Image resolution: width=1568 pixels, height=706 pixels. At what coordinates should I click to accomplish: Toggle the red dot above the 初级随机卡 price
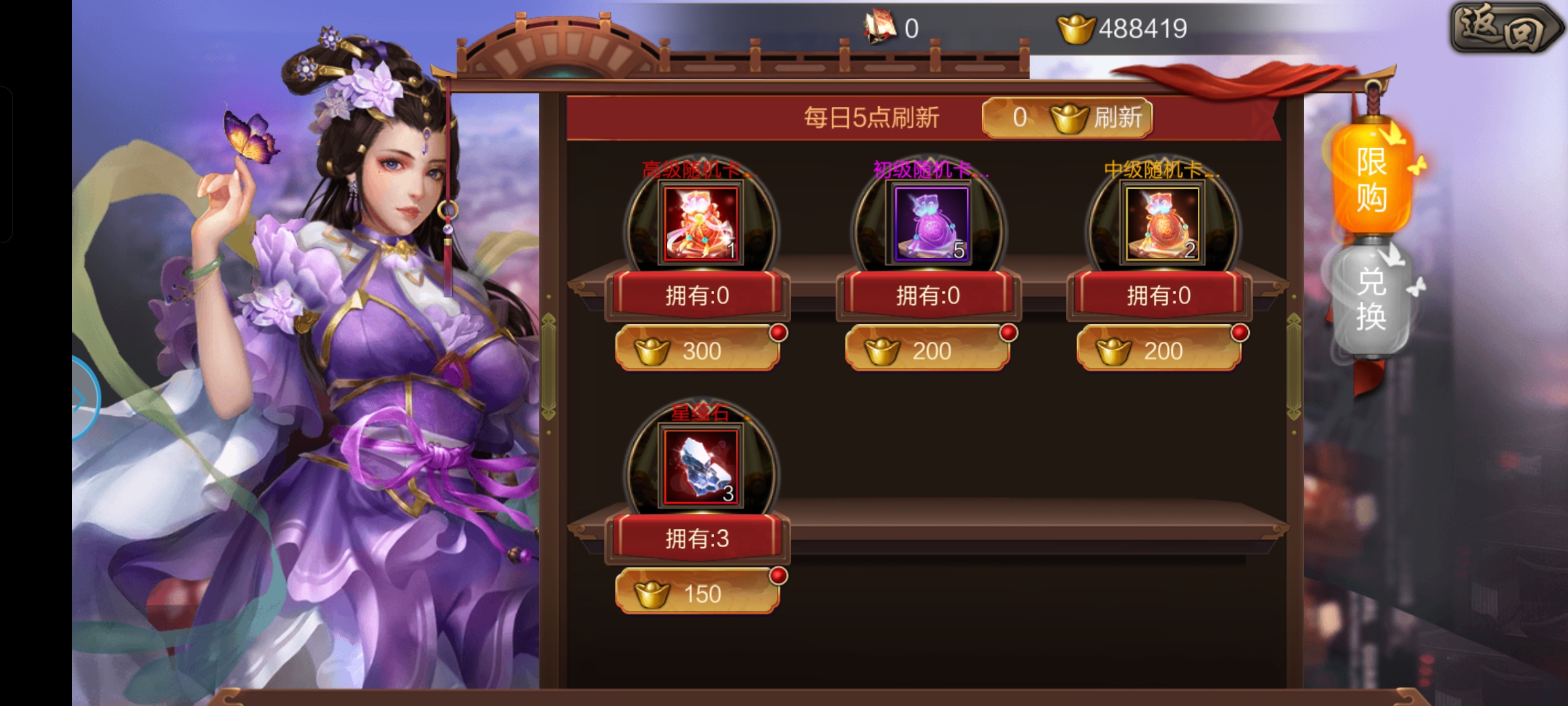click(x=1007, y=333)
